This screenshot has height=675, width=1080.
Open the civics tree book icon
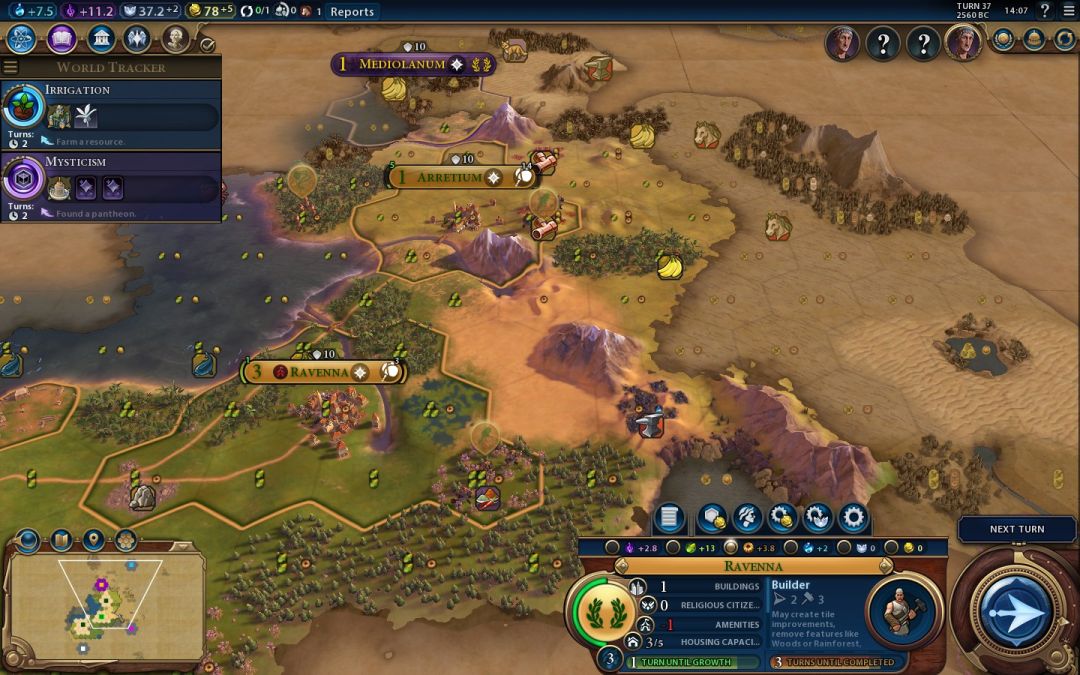pos(61,39)
